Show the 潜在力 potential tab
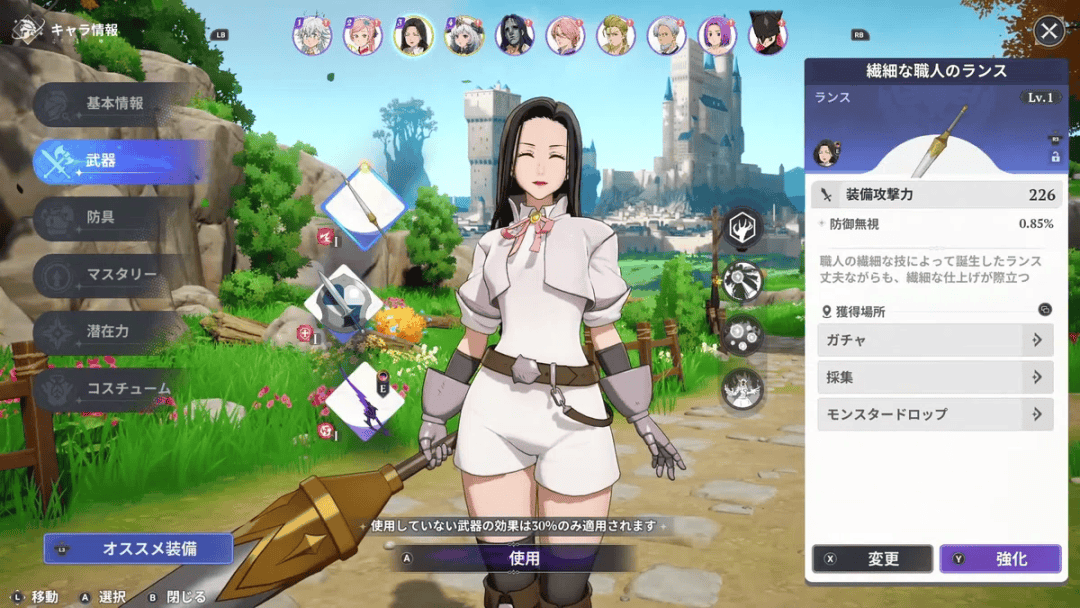This screenshot has width=1080, height=608. tap(112, 332)
